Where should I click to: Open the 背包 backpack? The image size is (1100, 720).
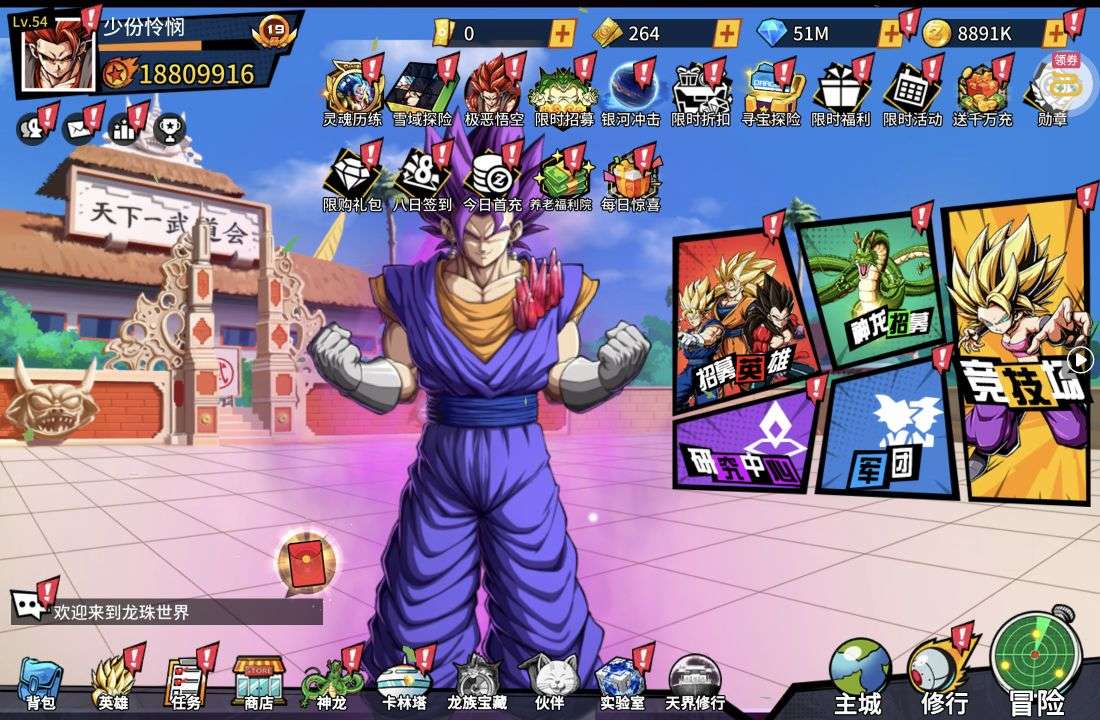coord(40,682)
